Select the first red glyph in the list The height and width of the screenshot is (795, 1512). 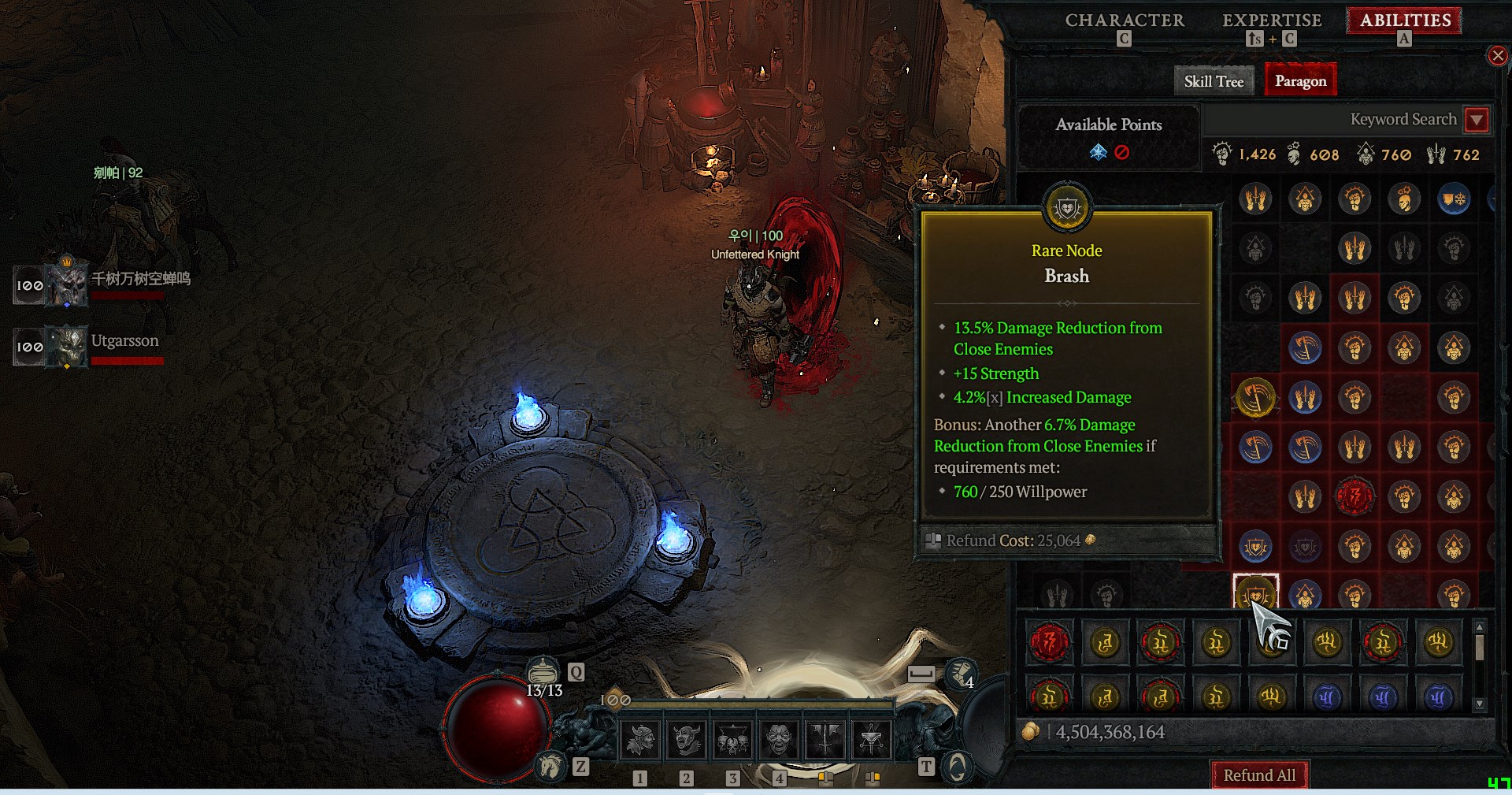tap(1050, 643)
